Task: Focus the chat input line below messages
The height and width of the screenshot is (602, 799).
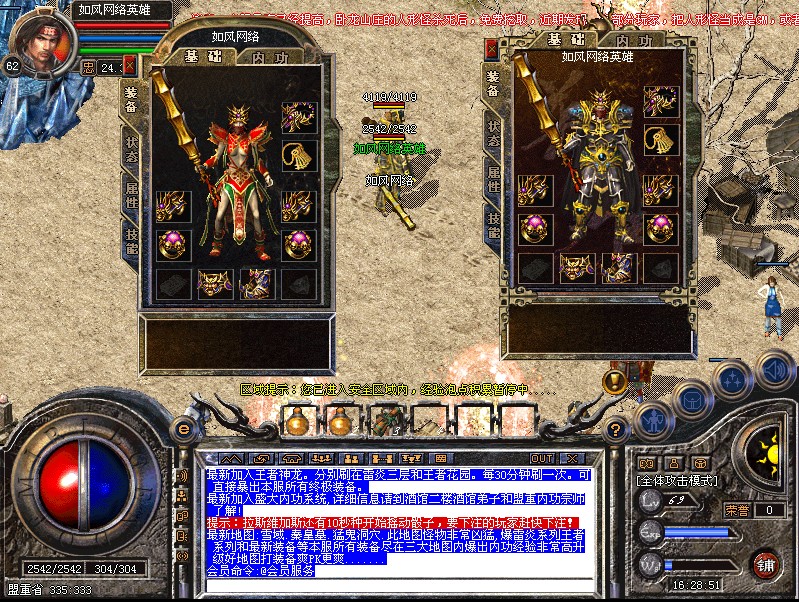Action: point(390,585)
